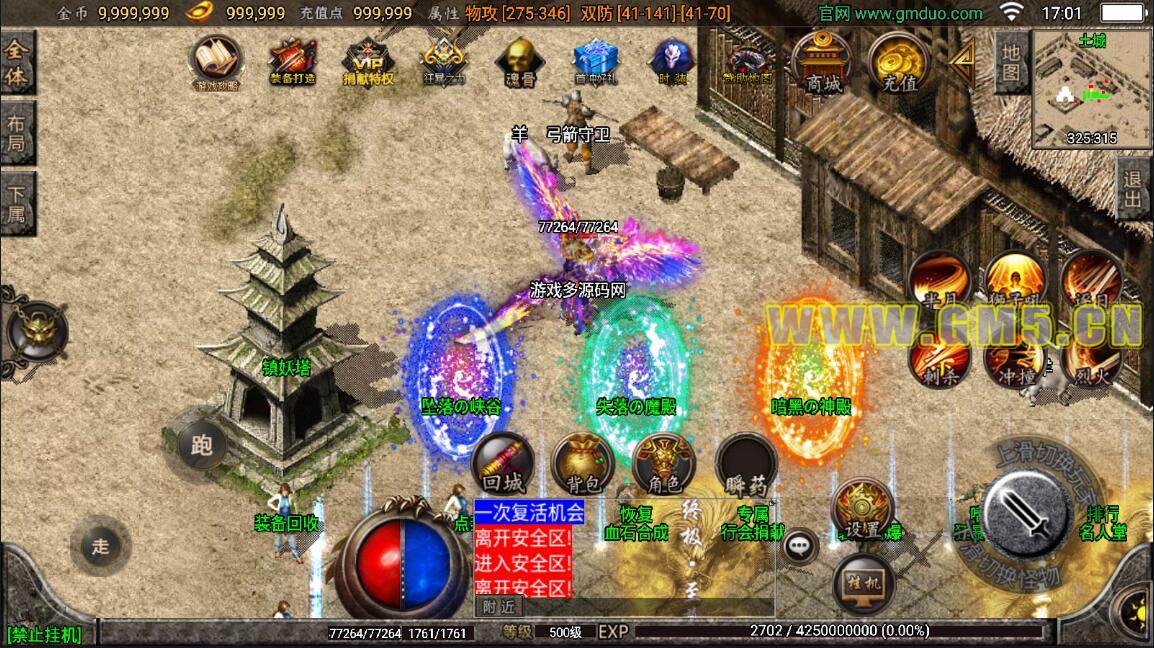Open the blue gift box 首冲好礼 icon
The width and height of the screenshot is (1154, 648).
tap(595, 62)
